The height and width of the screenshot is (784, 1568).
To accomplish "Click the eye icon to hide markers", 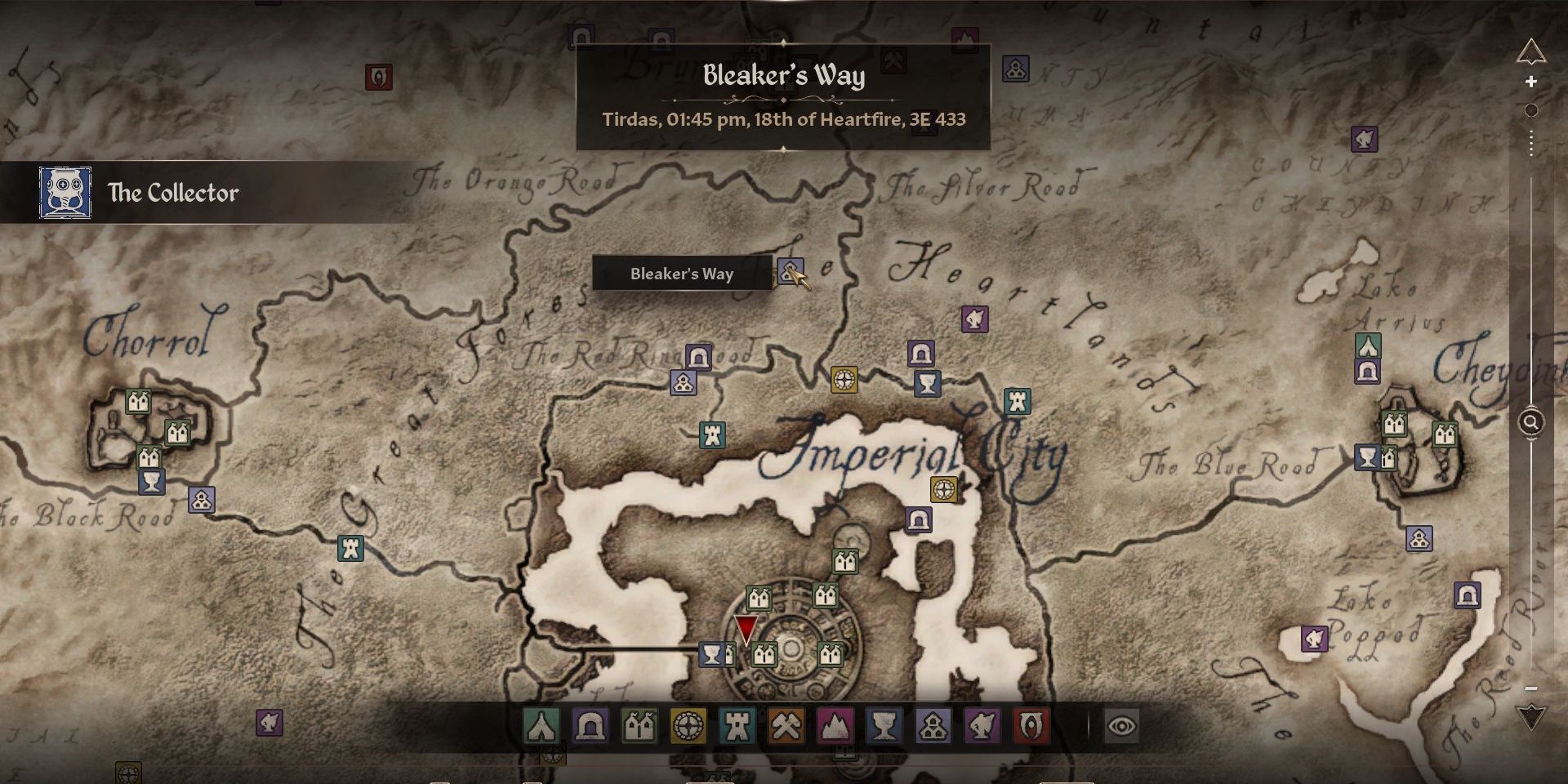I will pyautogui.click(x=1122, y=725).
